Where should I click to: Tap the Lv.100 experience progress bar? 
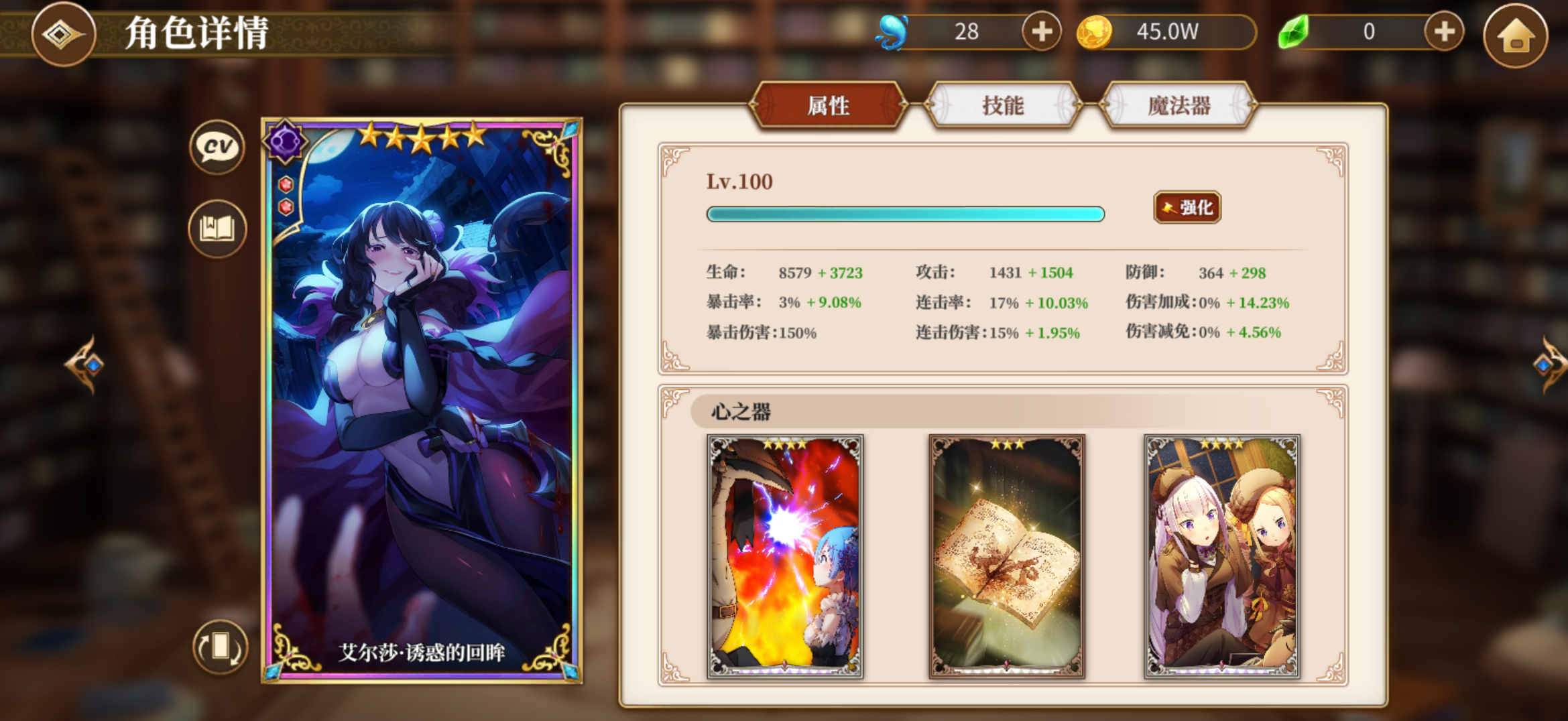pyautogui.click(x=905, y=214)
